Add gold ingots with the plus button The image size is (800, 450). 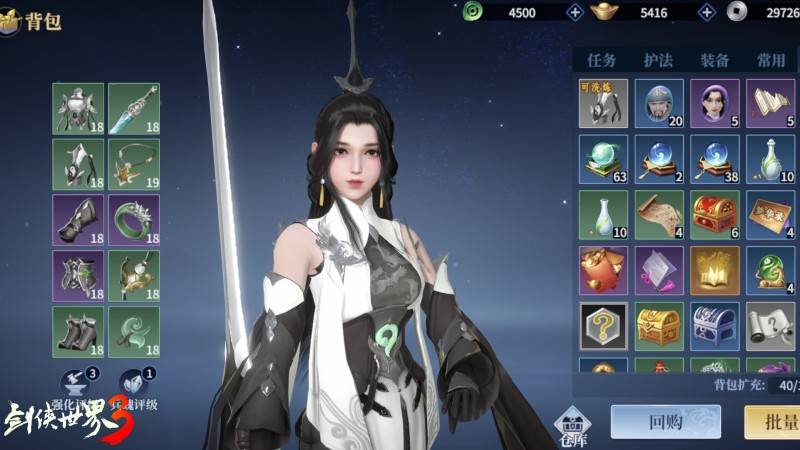click(x=707, y=12)
